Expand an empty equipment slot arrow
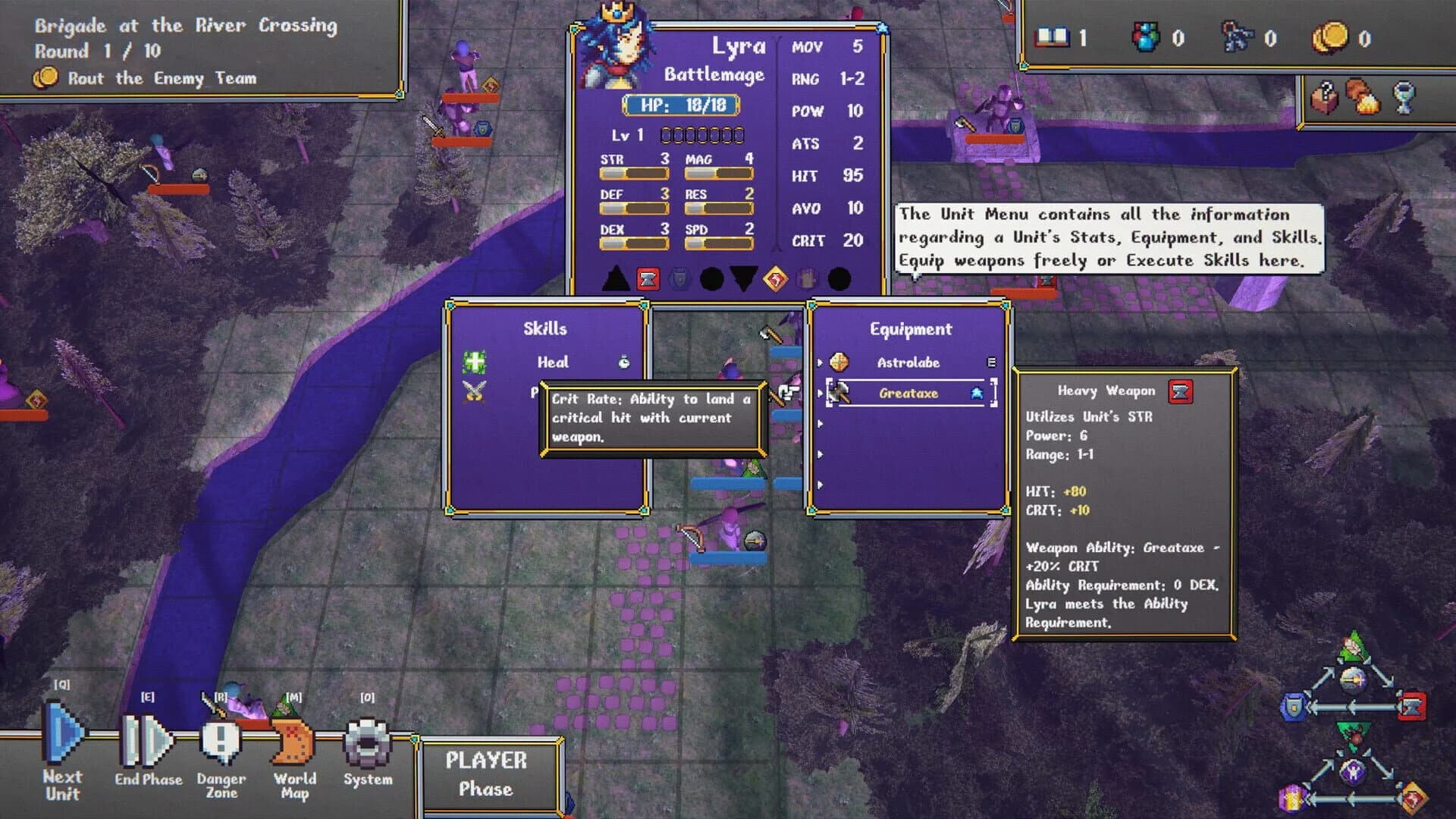Image resolution: width=1456 pixels, height=819 pixels. 821,425
